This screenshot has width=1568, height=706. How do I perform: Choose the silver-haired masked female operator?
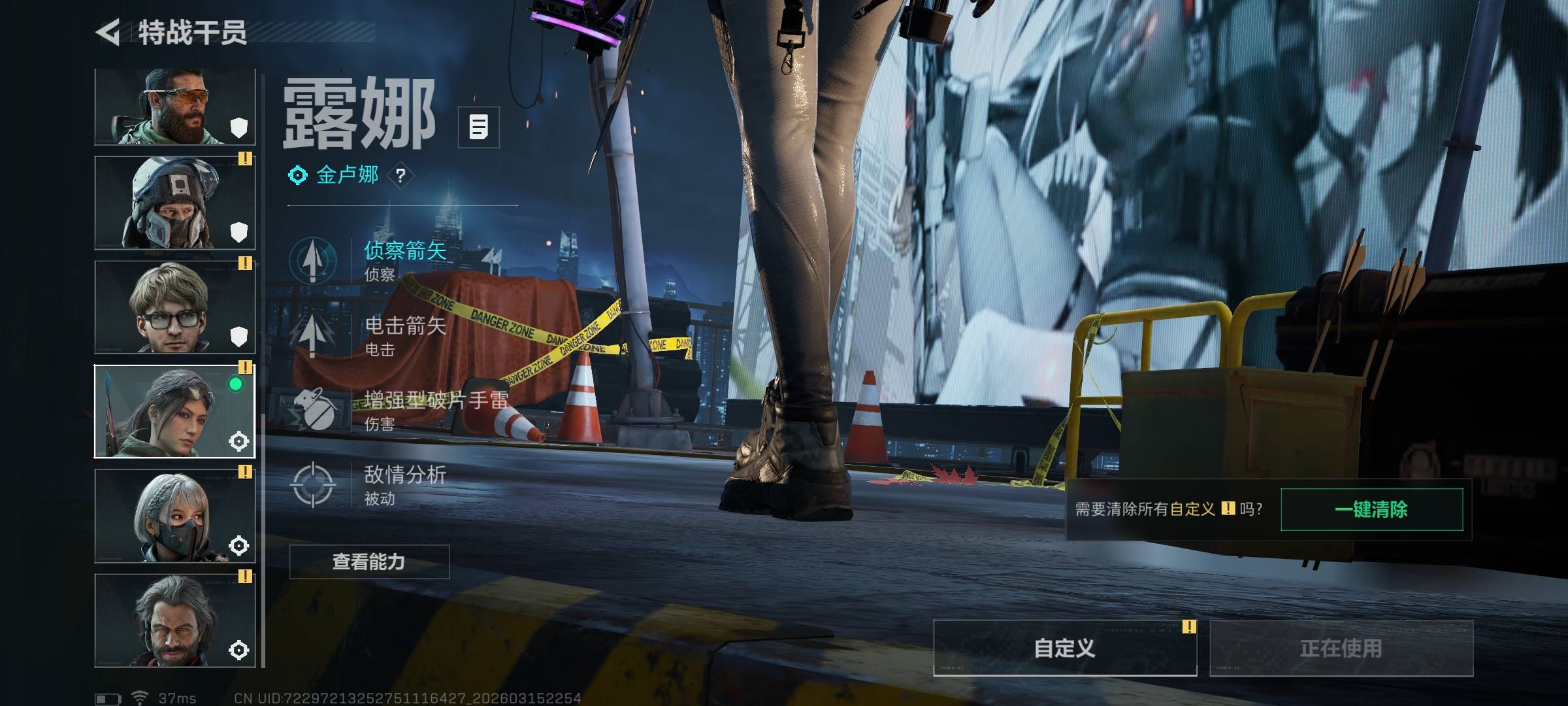click(174, 516)
